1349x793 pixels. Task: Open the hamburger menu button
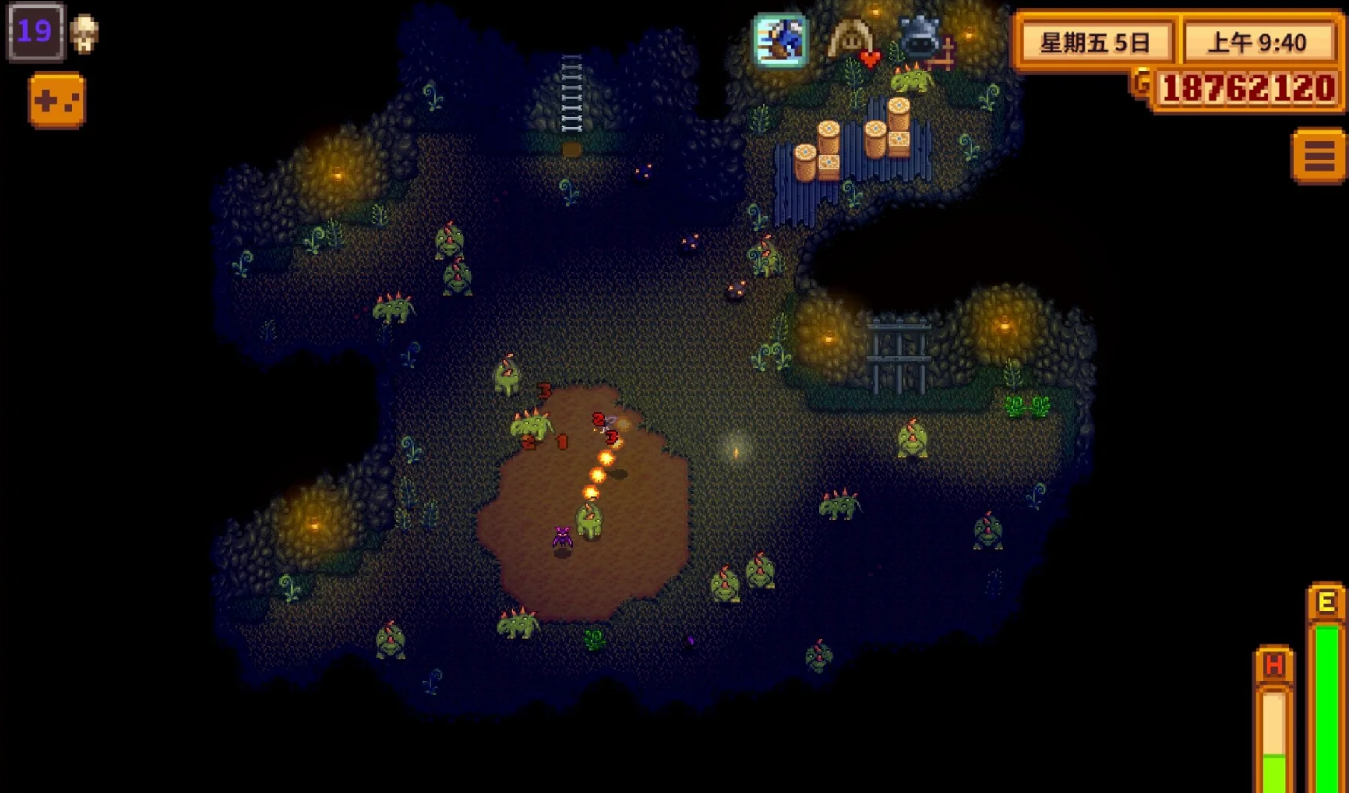click(x=1318, y=156)
